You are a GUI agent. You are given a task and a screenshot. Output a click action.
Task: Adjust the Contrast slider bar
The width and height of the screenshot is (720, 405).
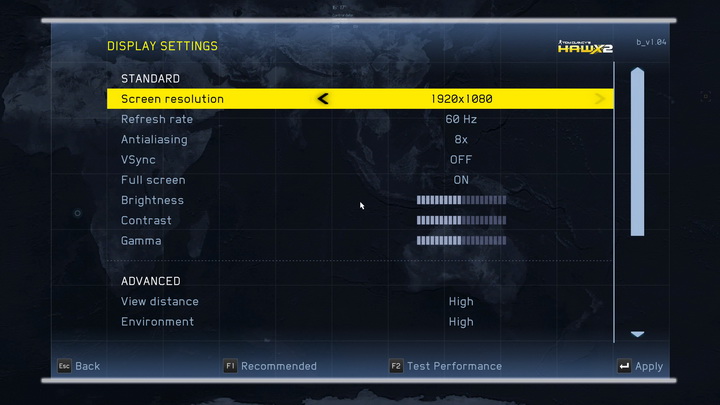click(x=461, y=221)
